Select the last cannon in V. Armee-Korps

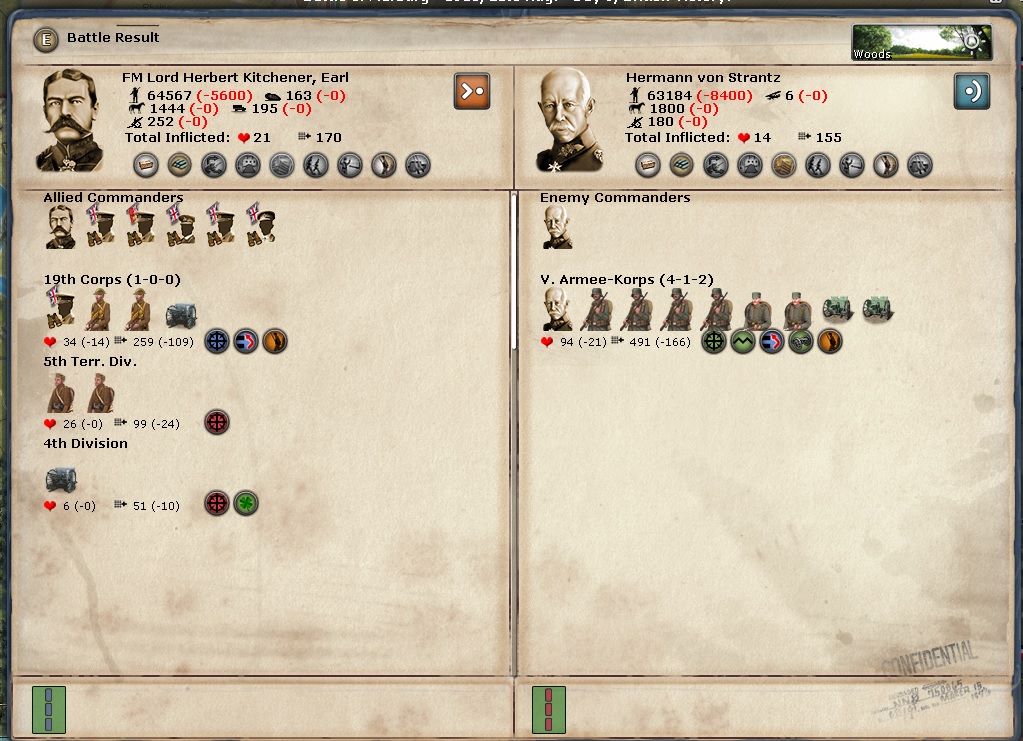[877, 309]
